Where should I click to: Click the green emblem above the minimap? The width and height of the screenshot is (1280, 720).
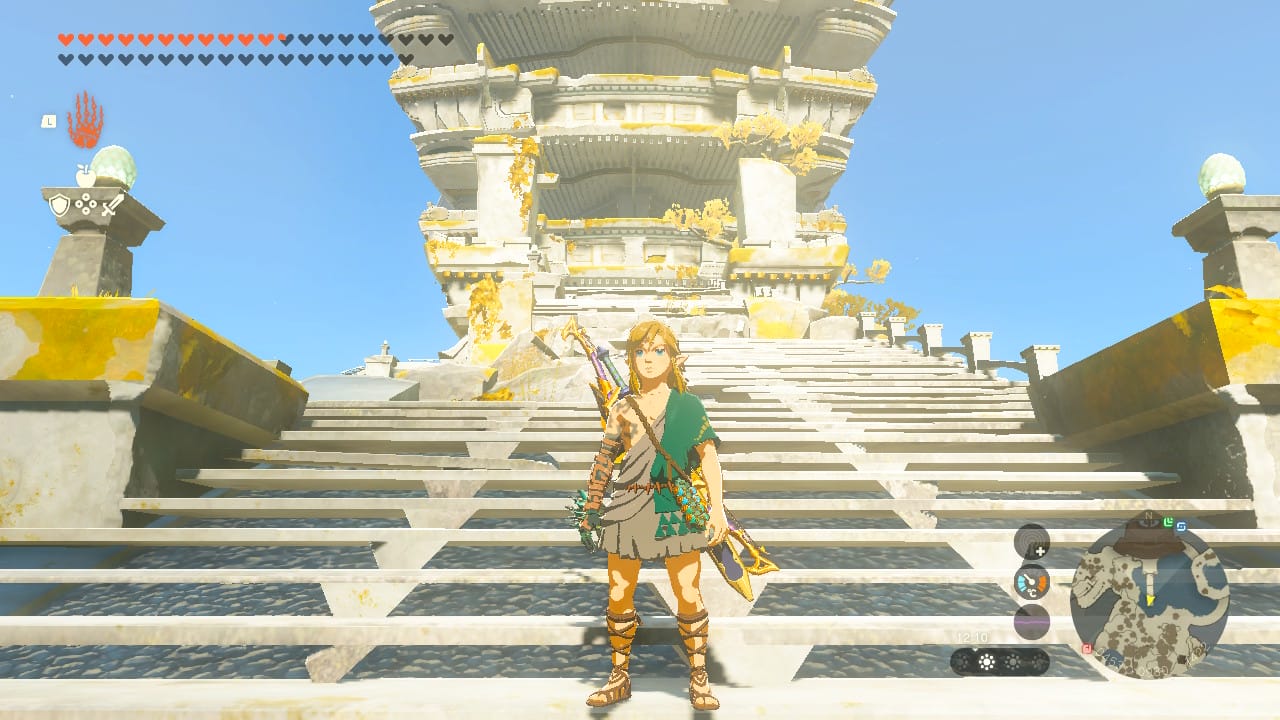[1167, 520]
